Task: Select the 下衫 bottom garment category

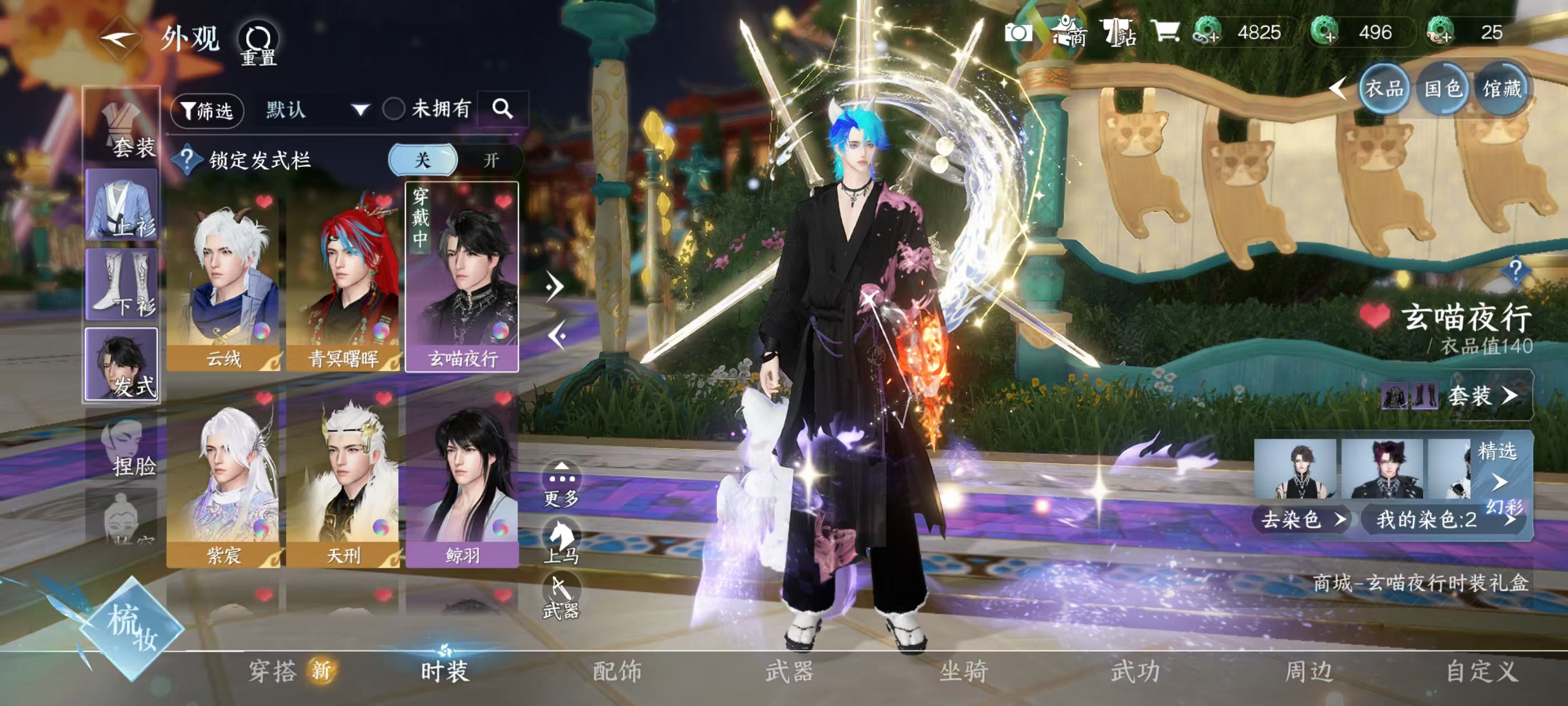Action: 122,285
